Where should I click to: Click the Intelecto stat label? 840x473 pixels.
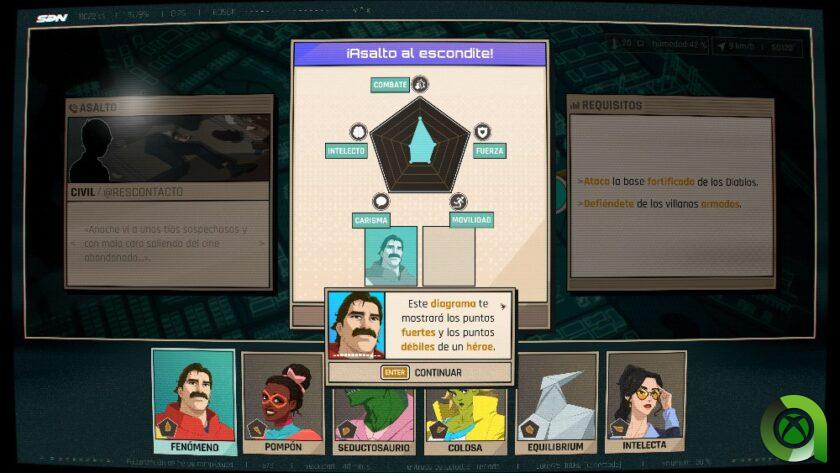click(346, 151)
